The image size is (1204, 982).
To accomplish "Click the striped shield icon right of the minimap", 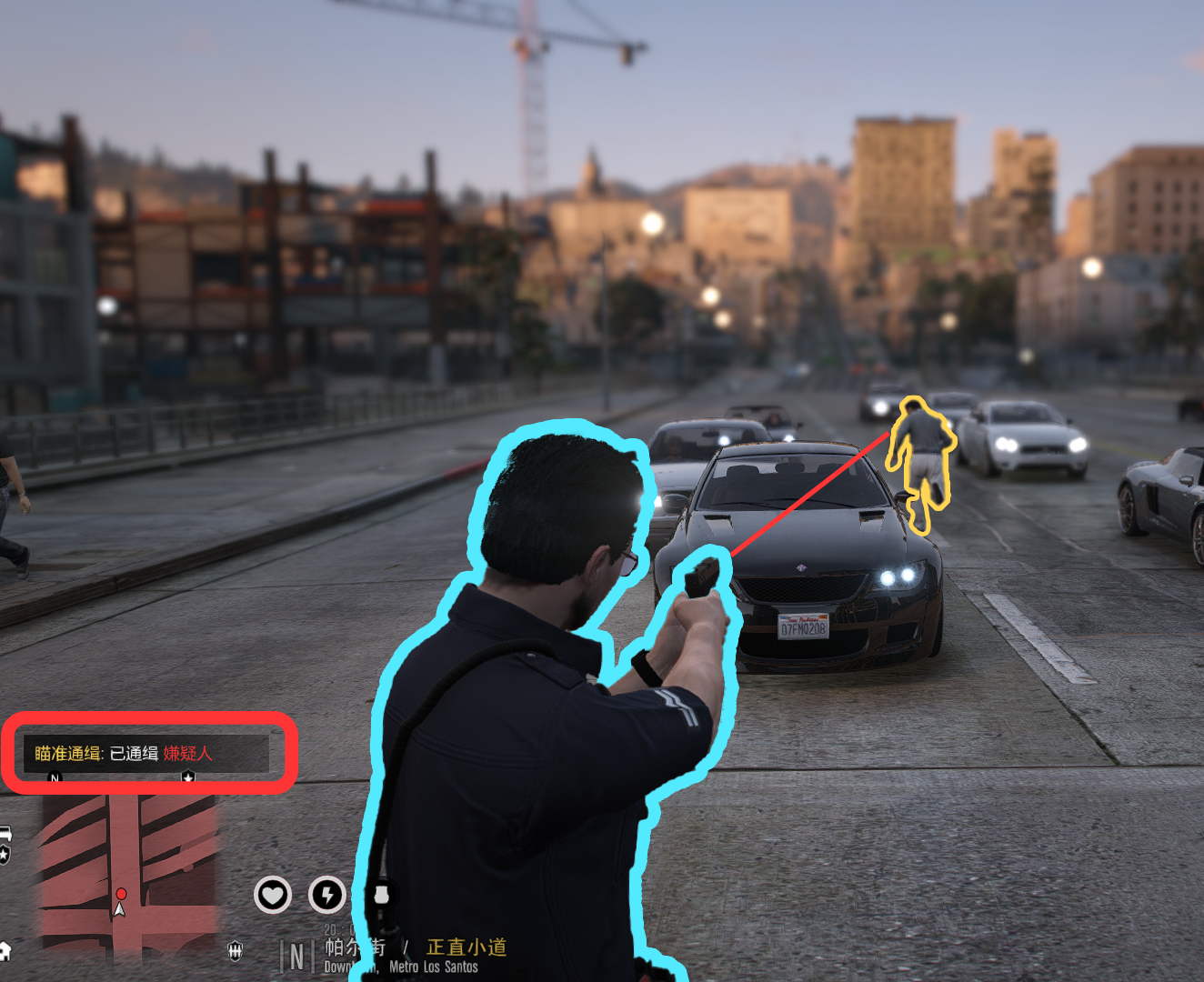I will click(x=235, y=951).
